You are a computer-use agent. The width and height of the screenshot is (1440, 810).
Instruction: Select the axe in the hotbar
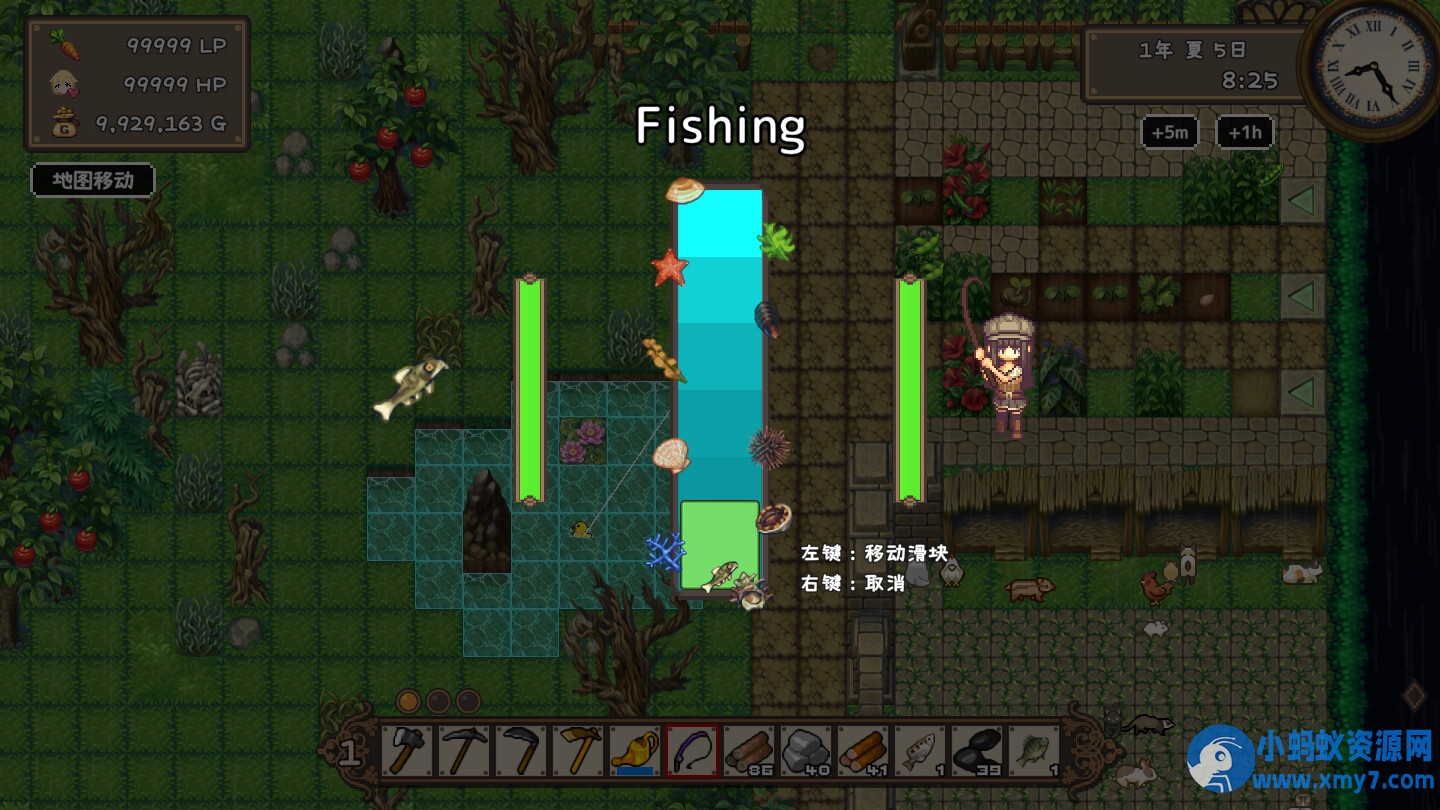pyautogui.click(x=407, y=750)
